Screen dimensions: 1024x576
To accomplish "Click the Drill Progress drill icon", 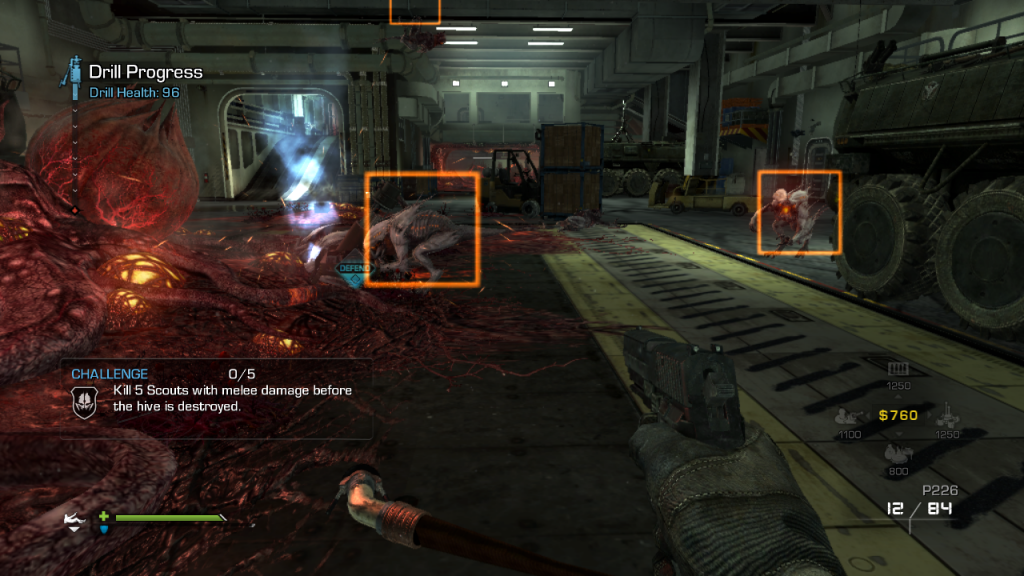I will click(73, 72).
